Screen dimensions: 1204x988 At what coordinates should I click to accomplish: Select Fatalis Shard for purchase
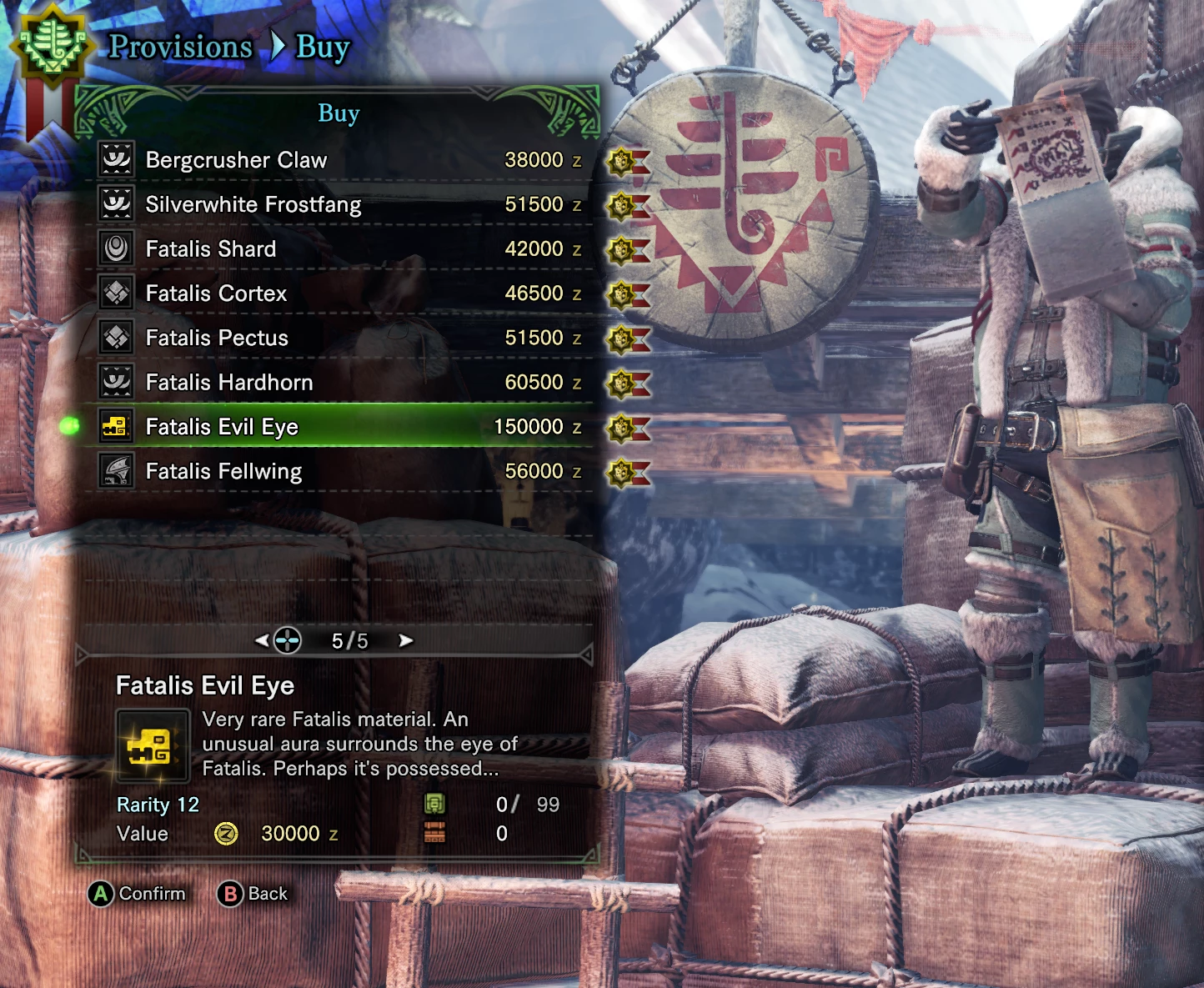point(210,249)
